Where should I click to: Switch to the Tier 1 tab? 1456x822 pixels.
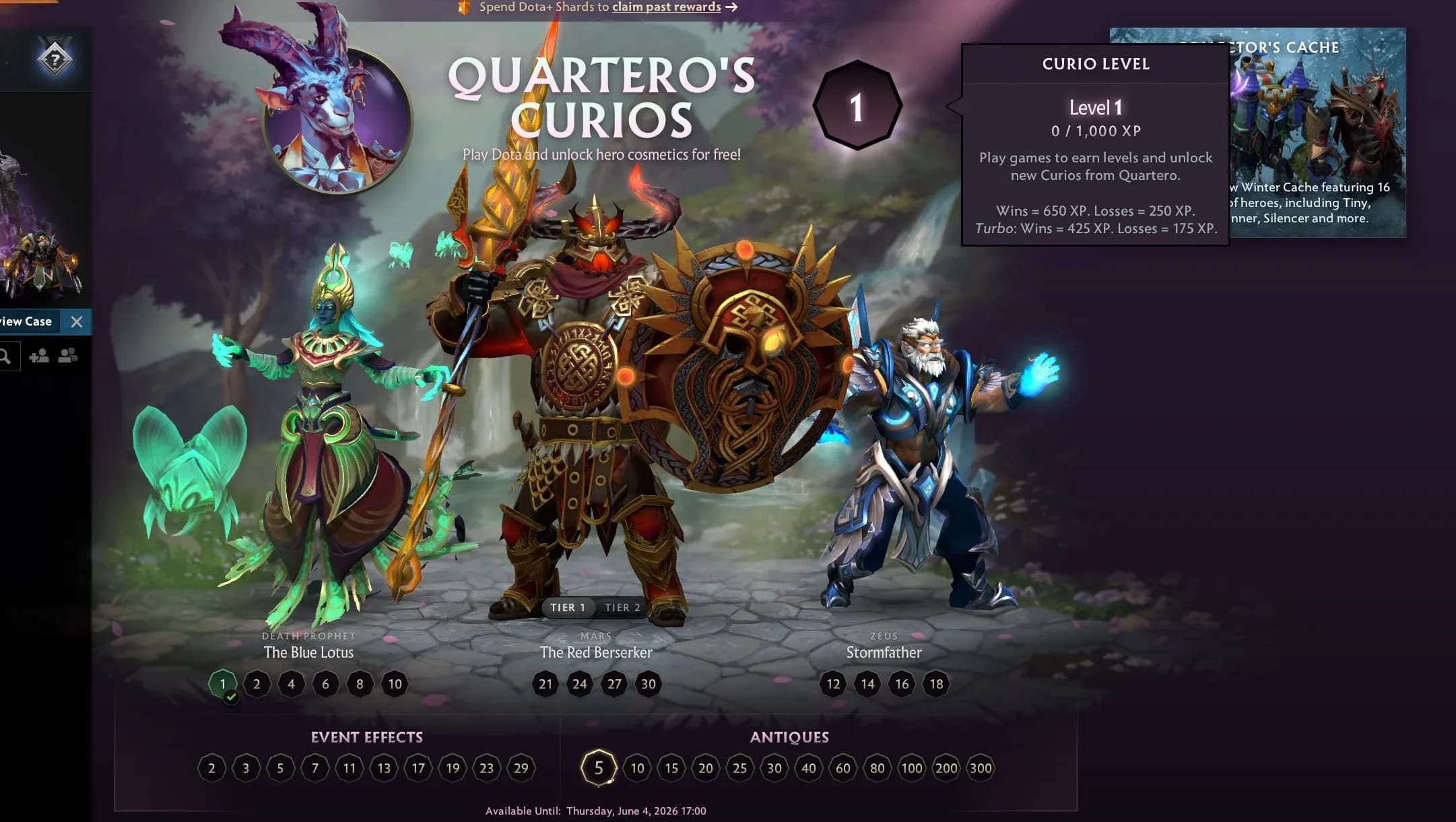pyautogui.click(x=568, y=607)
